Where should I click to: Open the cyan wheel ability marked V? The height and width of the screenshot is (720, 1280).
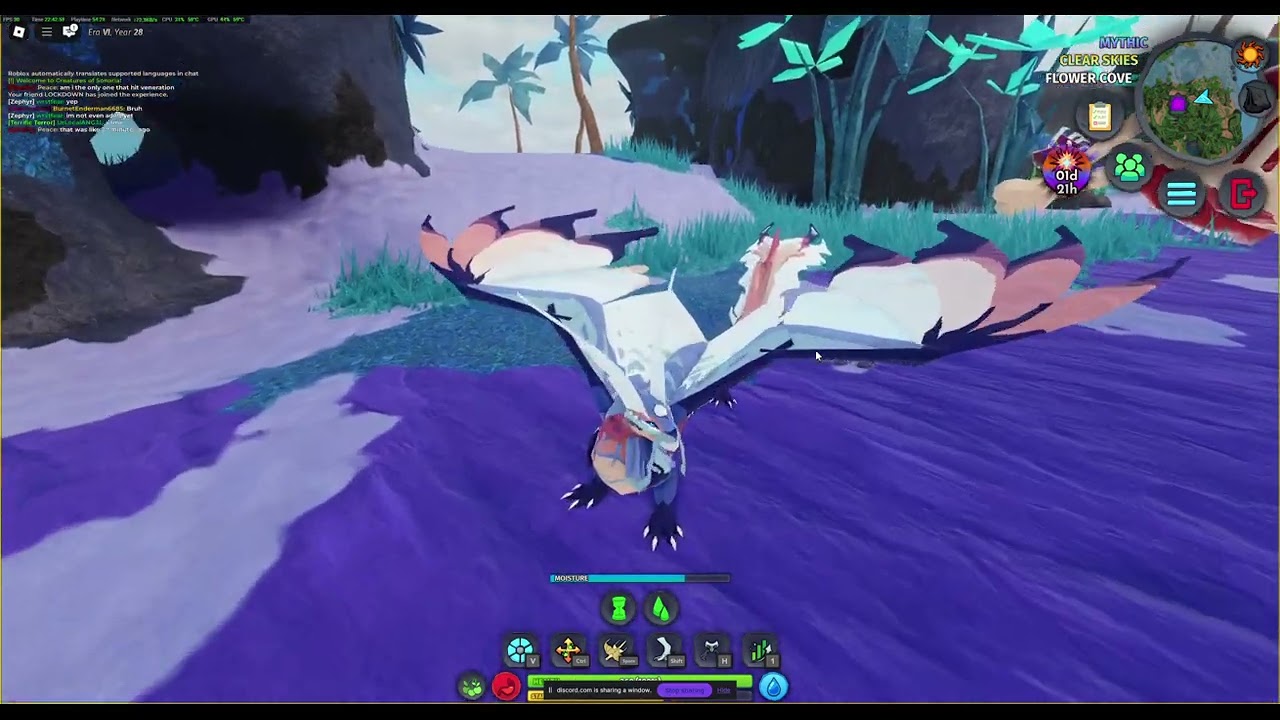point(520,651)
